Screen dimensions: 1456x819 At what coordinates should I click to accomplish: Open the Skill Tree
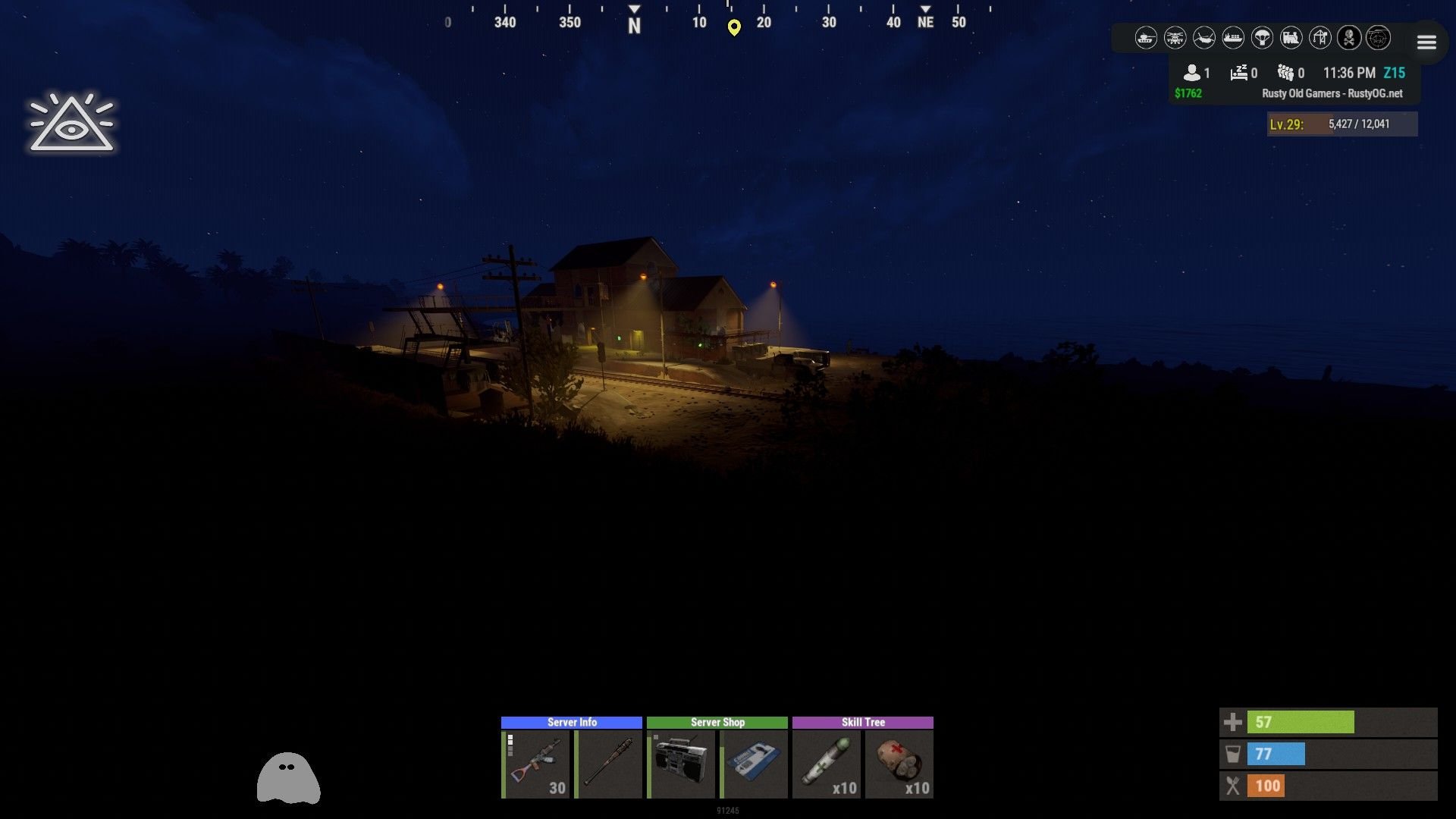pyautogui.click(x=862, y=722)
